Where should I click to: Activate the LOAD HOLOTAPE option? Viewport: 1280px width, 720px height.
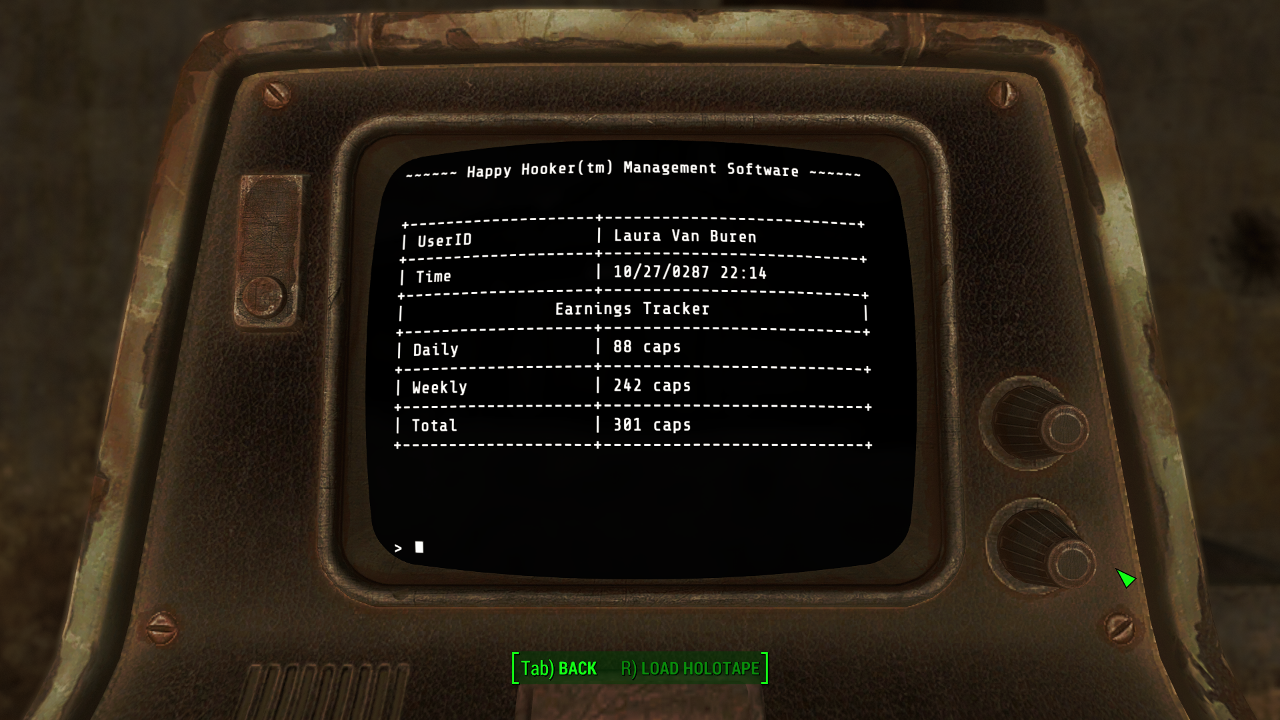[690, 668]
